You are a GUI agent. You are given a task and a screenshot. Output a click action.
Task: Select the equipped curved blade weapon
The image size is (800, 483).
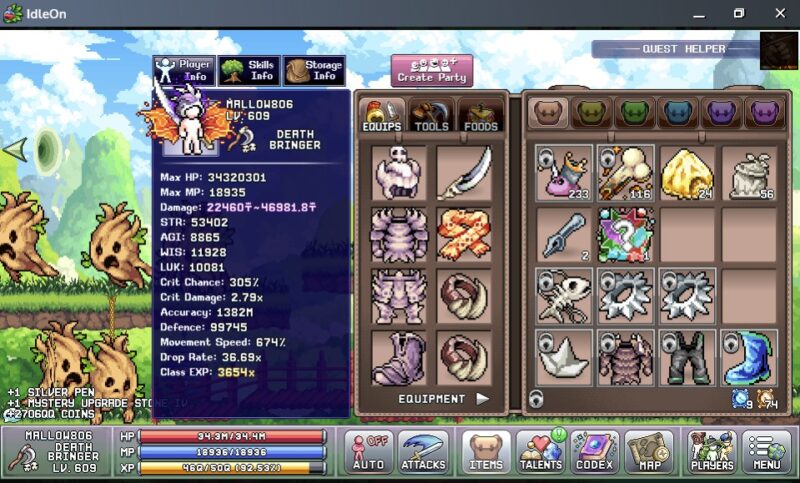tap(464, 173)
